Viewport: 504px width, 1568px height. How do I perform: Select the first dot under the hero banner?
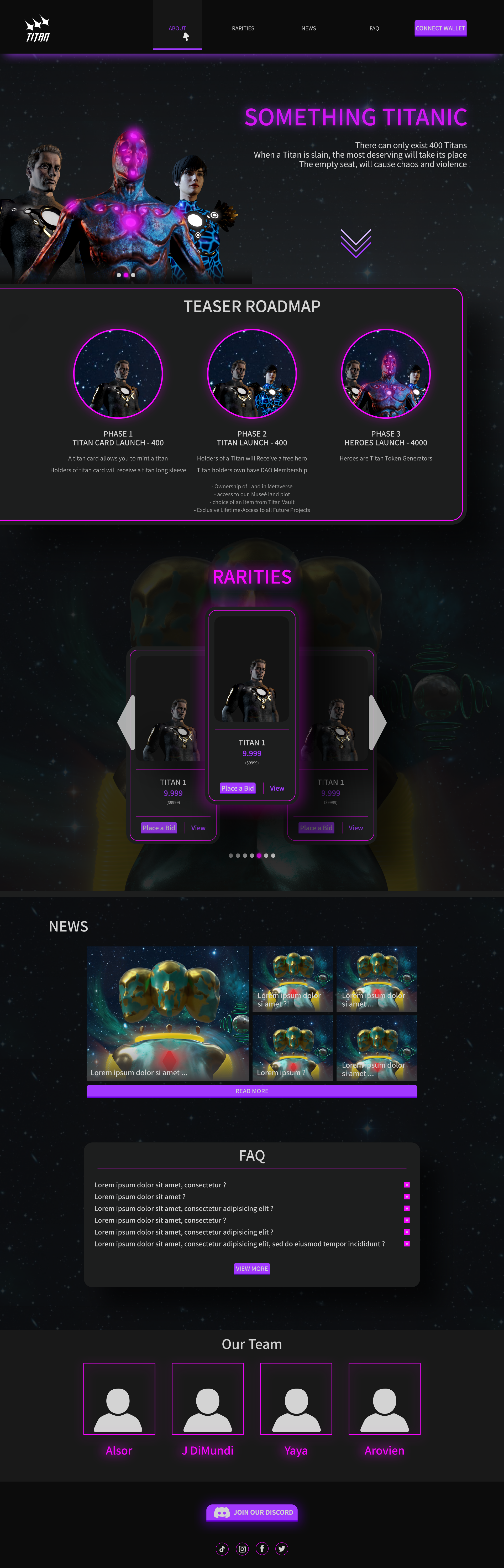[119, 275]
